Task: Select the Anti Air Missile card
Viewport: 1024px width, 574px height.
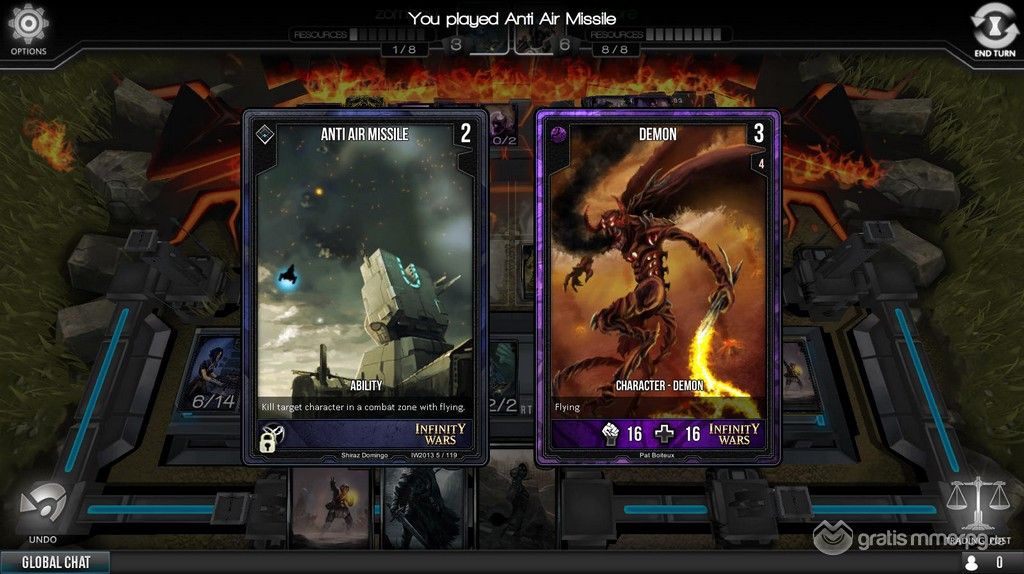Action: (365, 287)
